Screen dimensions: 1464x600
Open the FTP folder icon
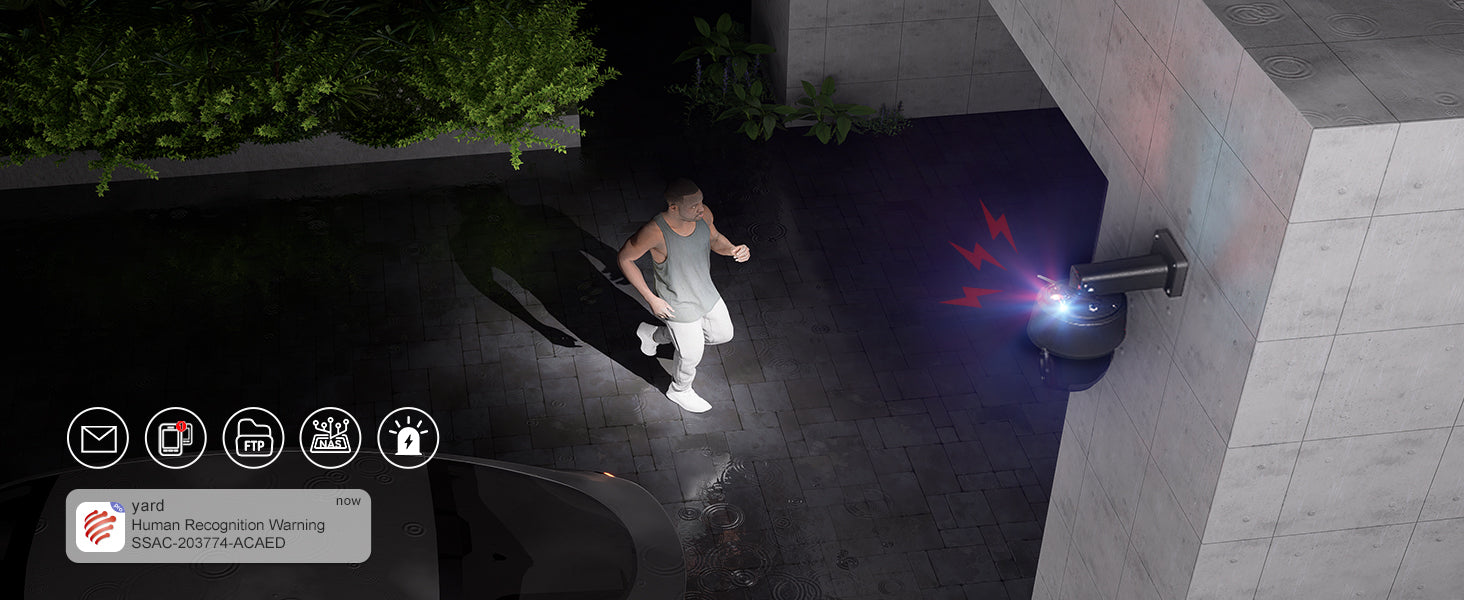coord(253,438)
